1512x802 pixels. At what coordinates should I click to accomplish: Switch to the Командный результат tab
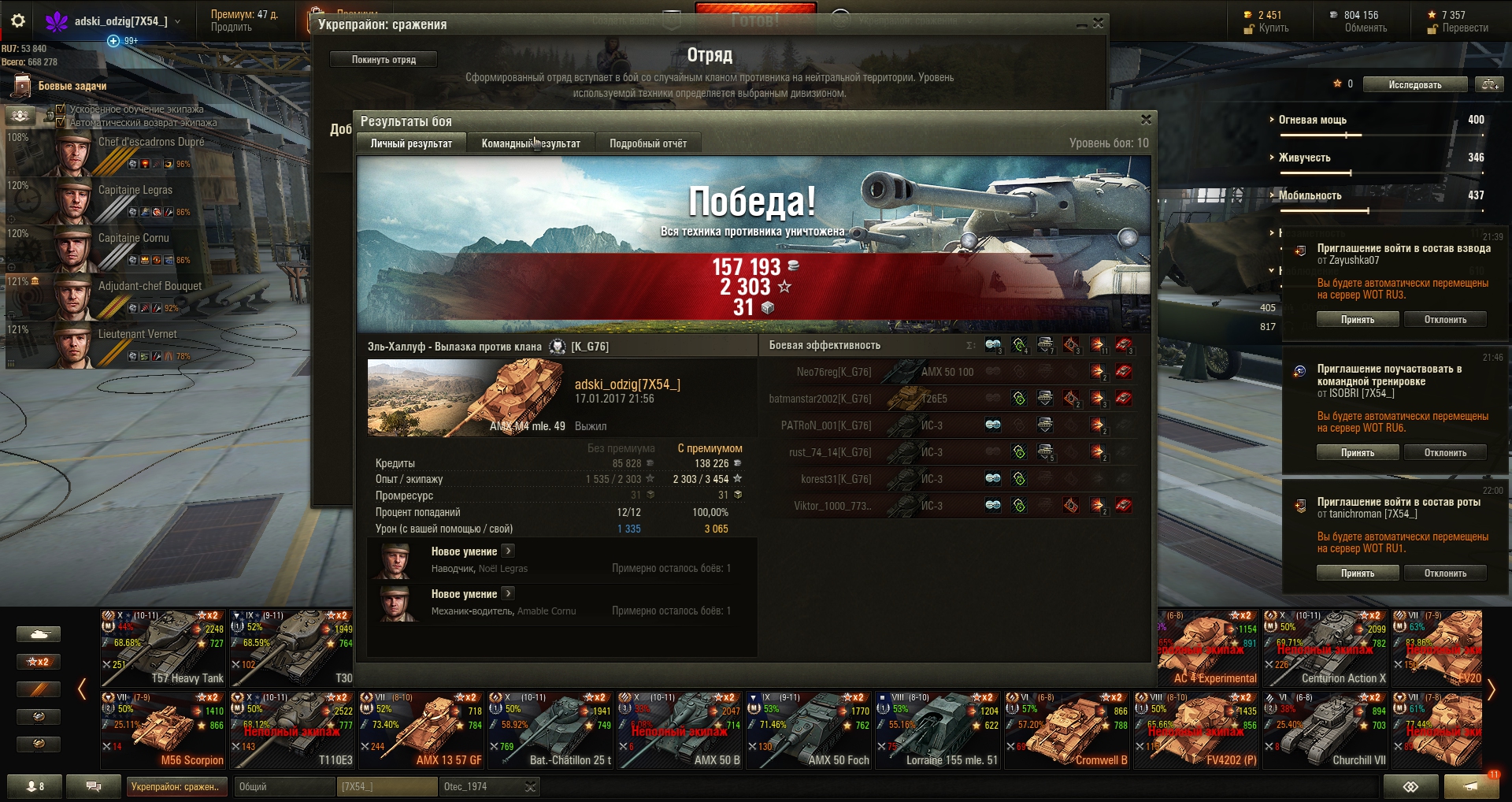pyautogui.click(x=531, y=143)
